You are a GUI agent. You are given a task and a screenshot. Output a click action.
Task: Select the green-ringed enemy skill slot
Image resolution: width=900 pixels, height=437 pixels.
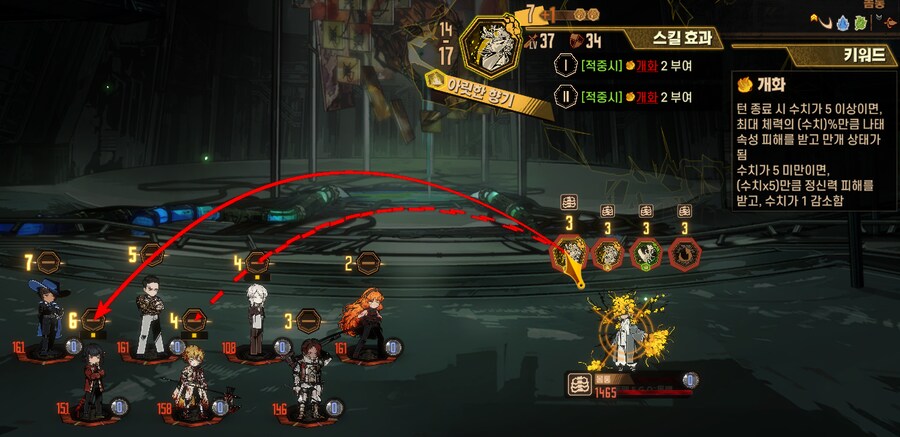click(645, 253)
